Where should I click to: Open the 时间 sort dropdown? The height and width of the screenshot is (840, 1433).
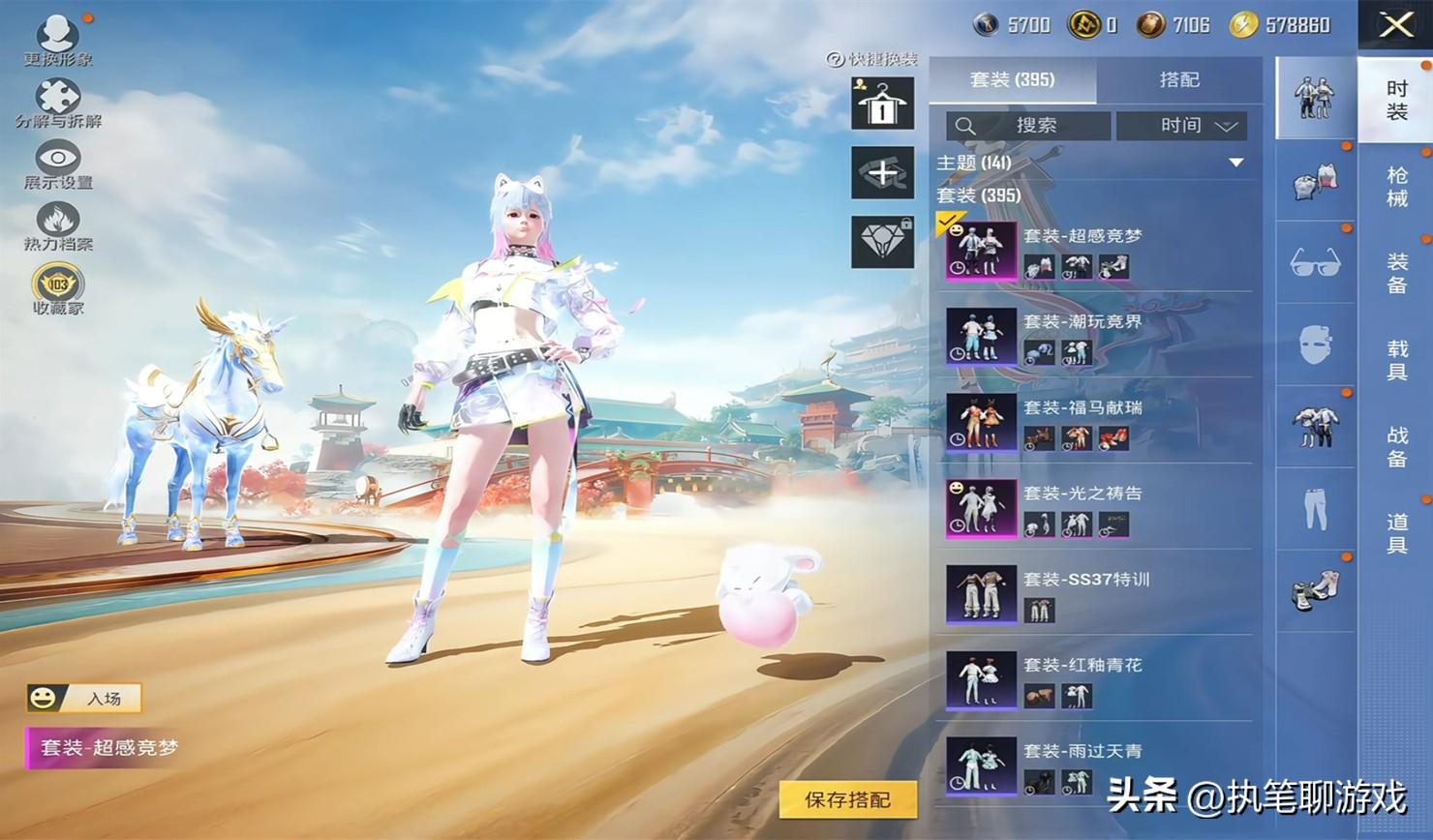point(1182,126)
